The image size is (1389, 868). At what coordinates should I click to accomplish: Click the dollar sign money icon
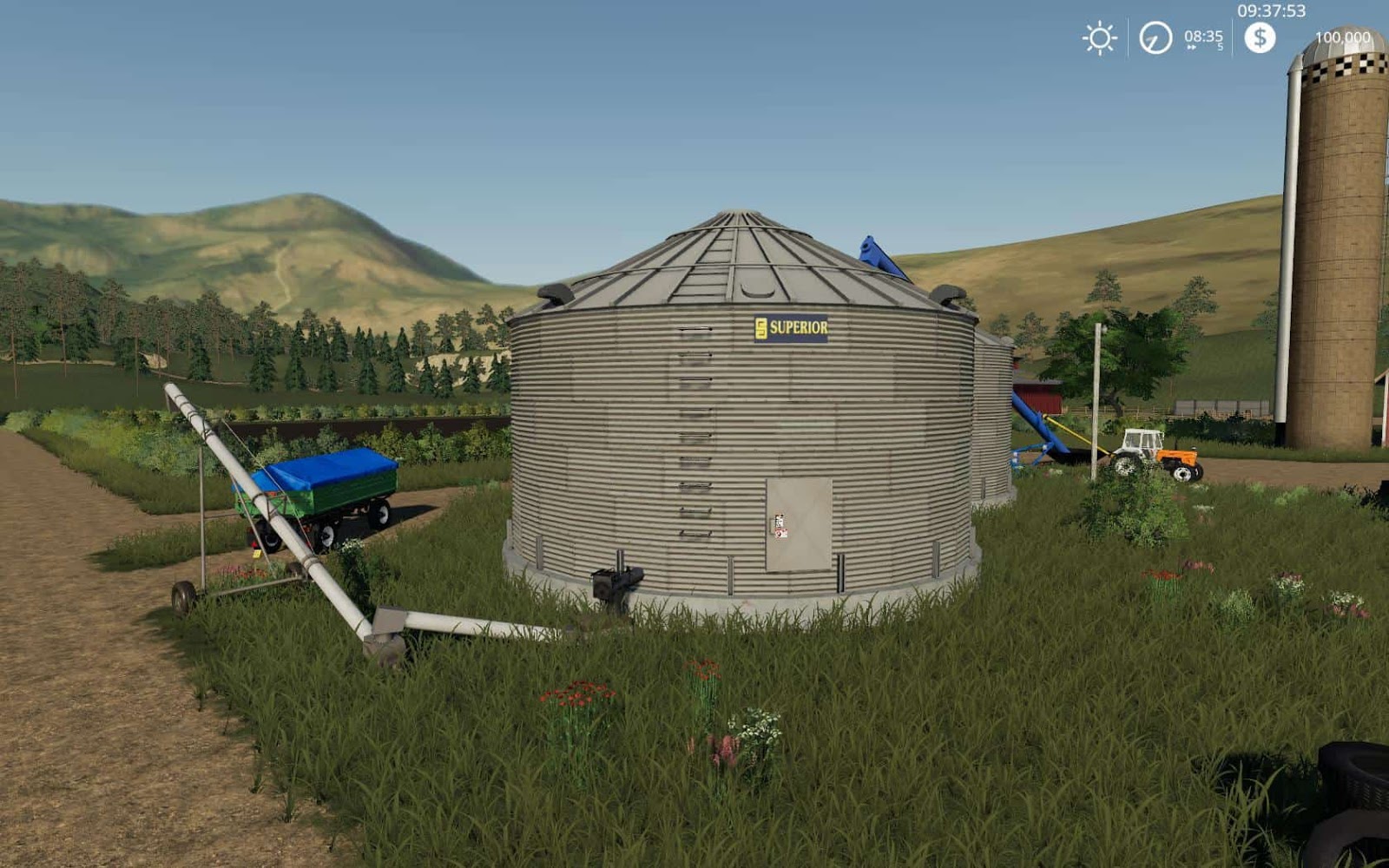(x=1259, y=37)
